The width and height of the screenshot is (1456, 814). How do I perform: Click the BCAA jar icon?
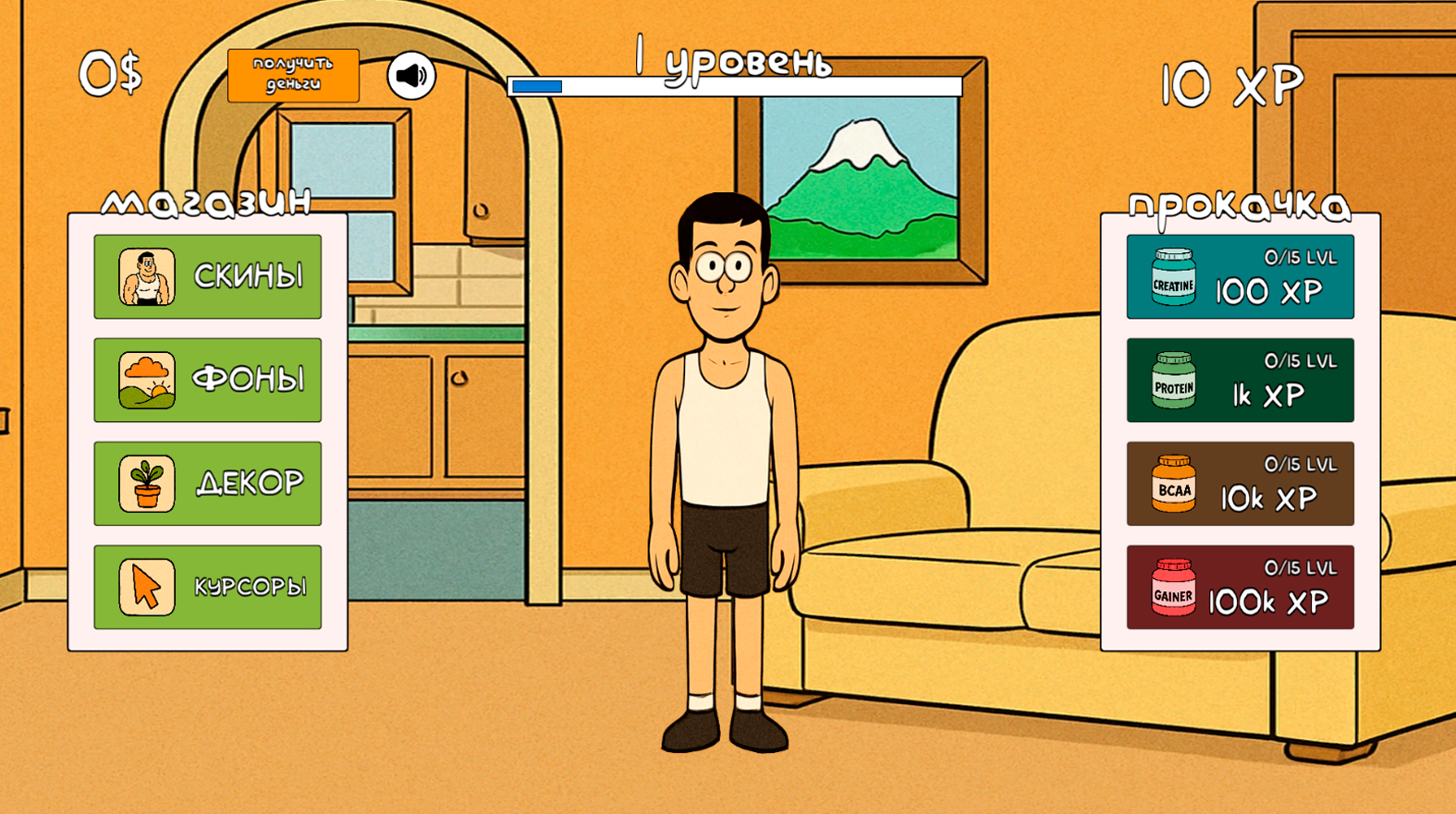[x=1172, y=482]
